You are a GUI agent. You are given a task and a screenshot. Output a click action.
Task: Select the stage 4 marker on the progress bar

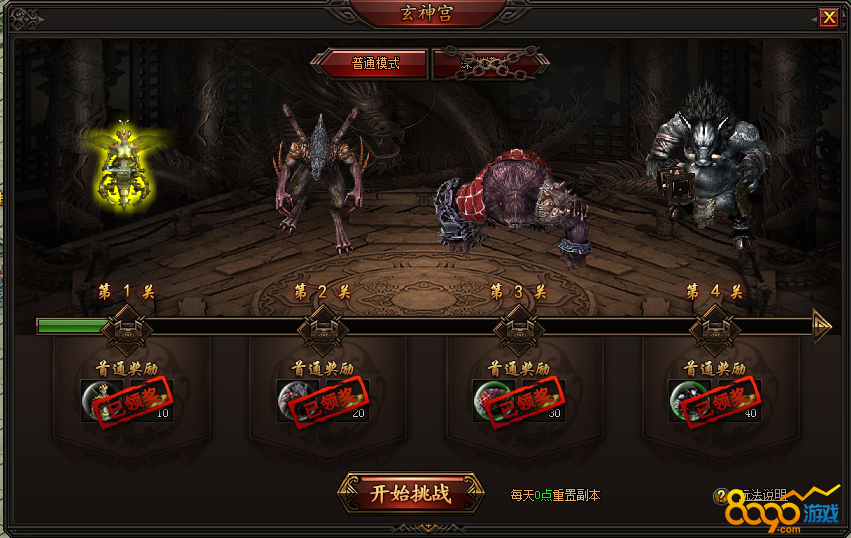coord(713,325)
